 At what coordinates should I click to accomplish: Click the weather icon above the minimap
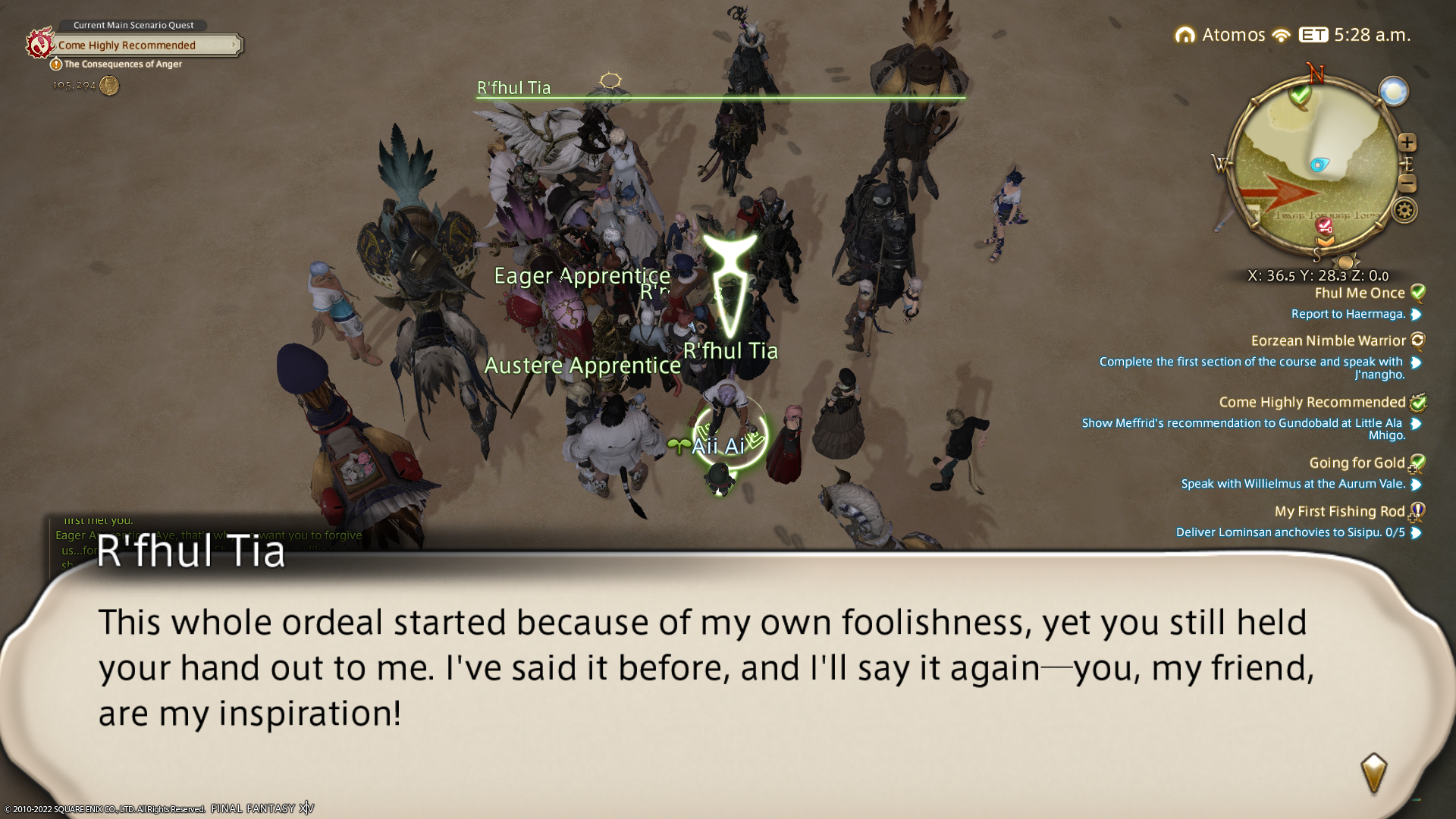1393,92
